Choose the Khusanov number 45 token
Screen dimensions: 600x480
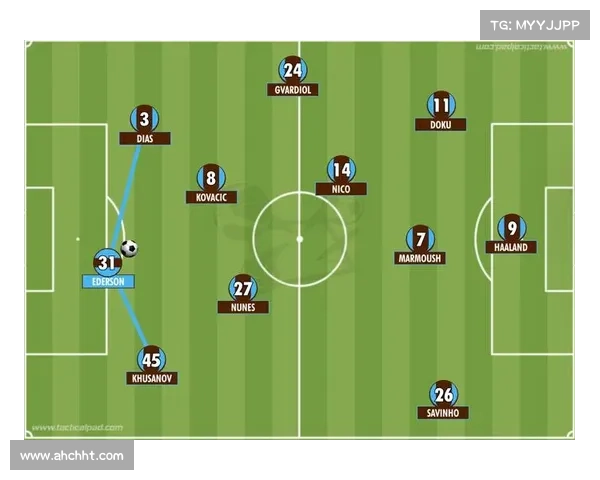(x=152, y=360)
